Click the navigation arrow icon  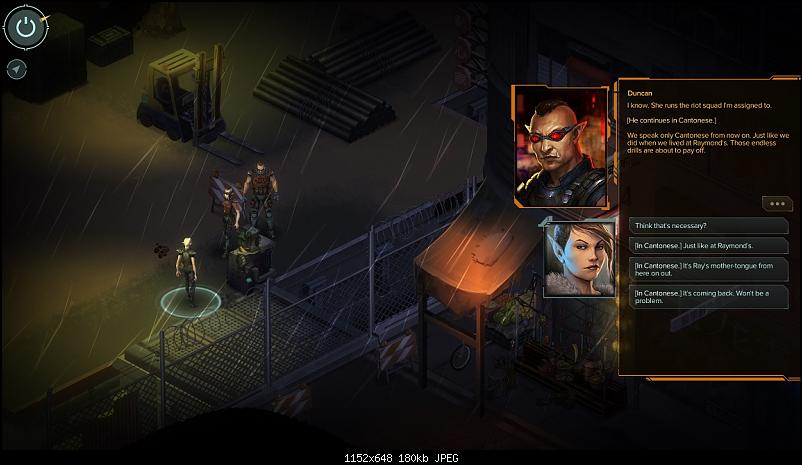point(16,69)
